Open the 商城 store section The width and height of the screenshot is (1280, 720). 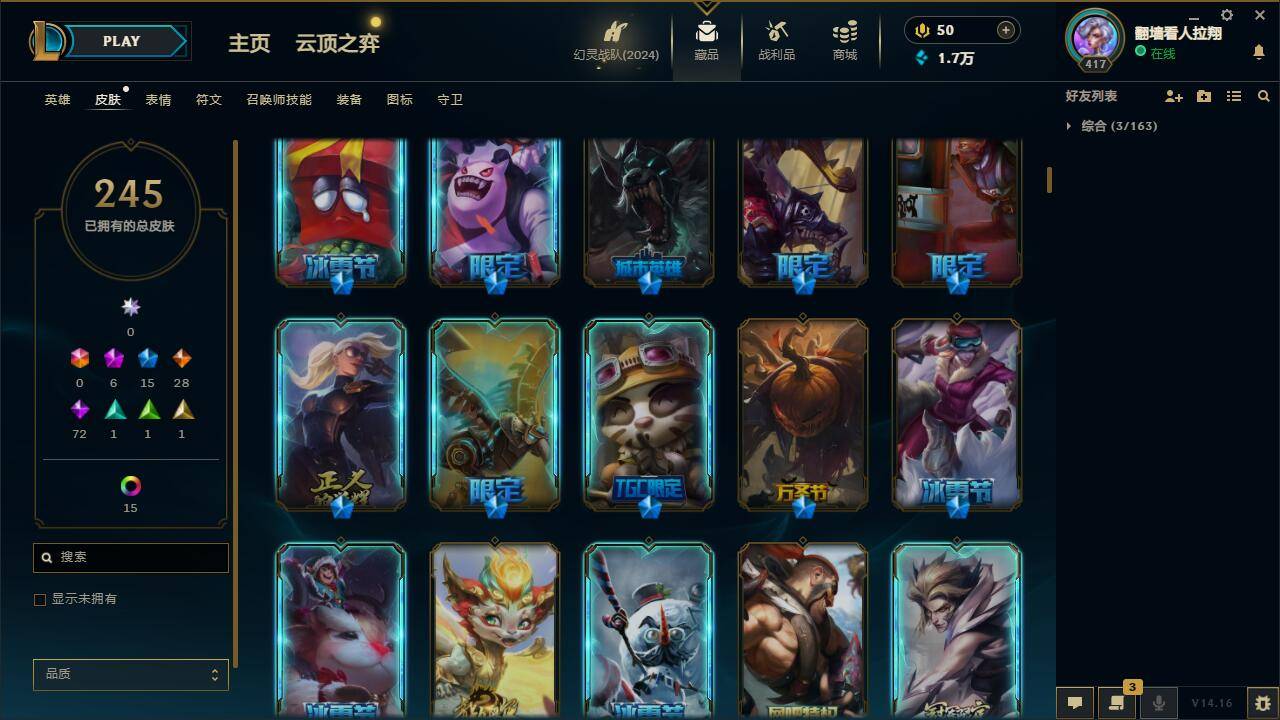843,42
